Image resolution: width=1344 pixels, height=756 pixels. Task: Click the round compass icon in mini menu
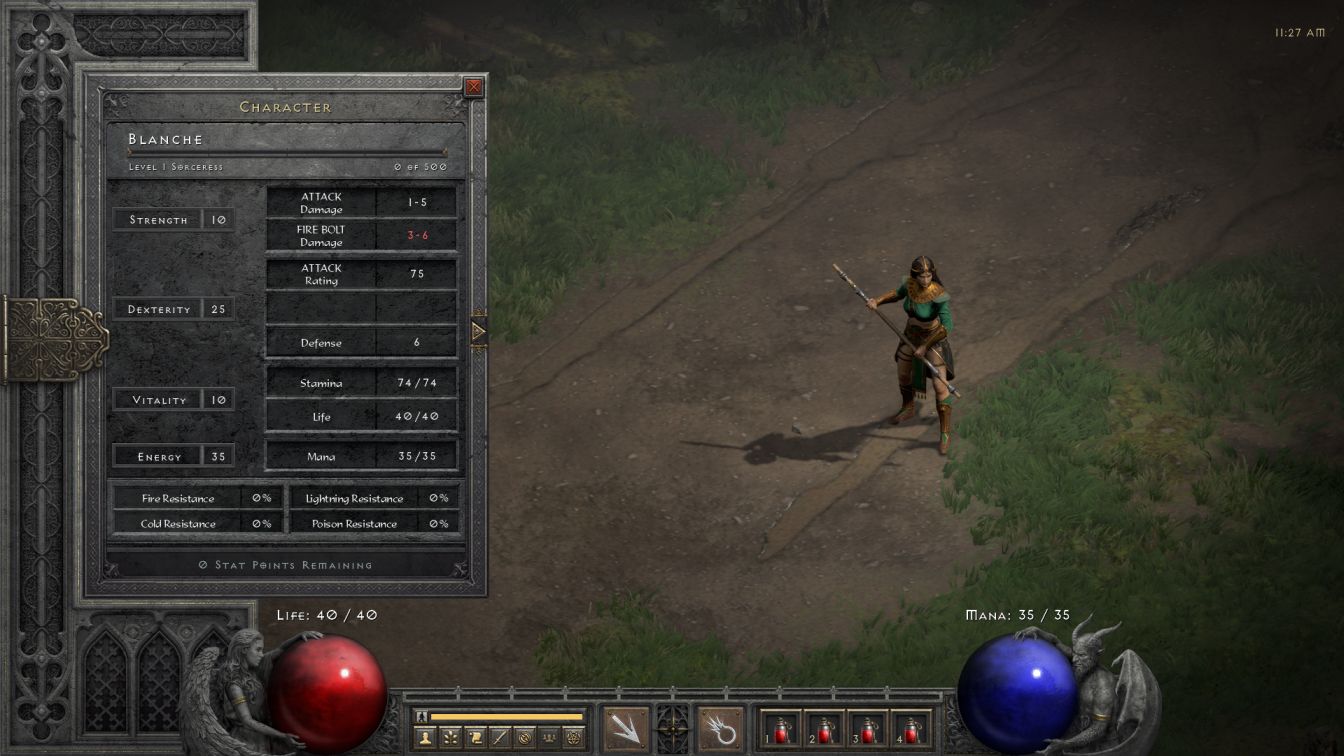(524, 738)
